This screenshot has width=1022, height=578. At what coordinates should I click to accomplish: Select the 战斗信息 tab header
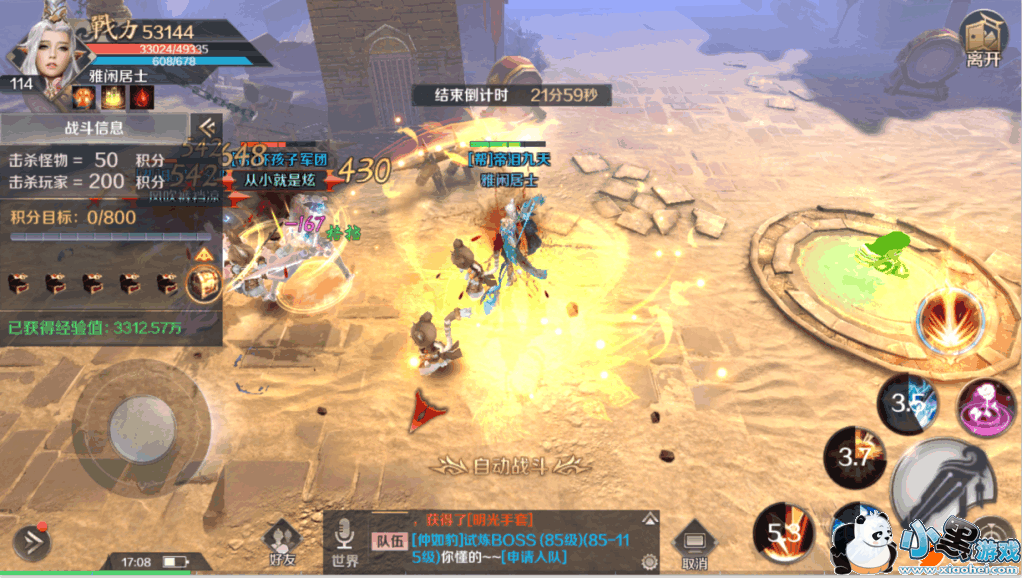(94, 128)
